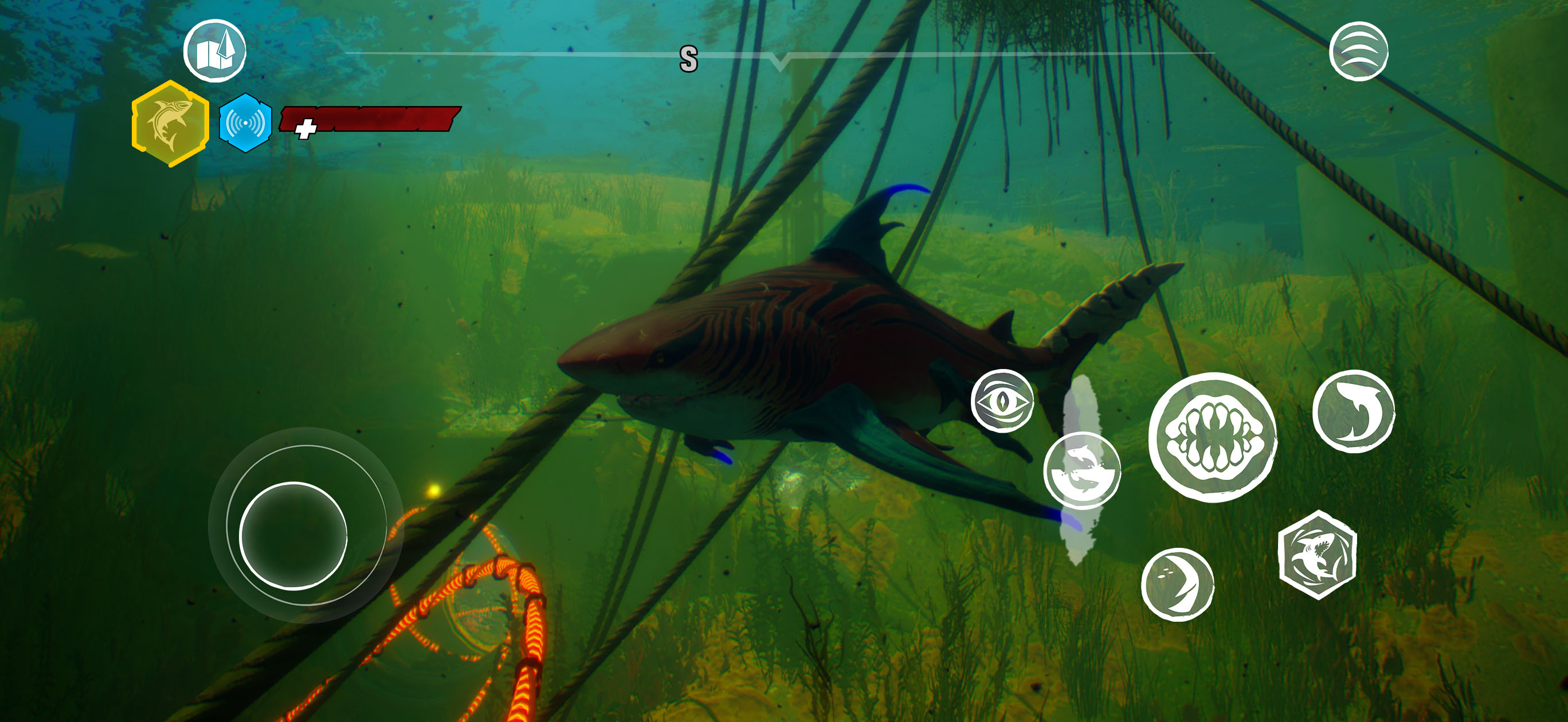Viewport: 1568px width, 722px height.
Task: Open the three-lines menu button
Action: click(1358, 51)
